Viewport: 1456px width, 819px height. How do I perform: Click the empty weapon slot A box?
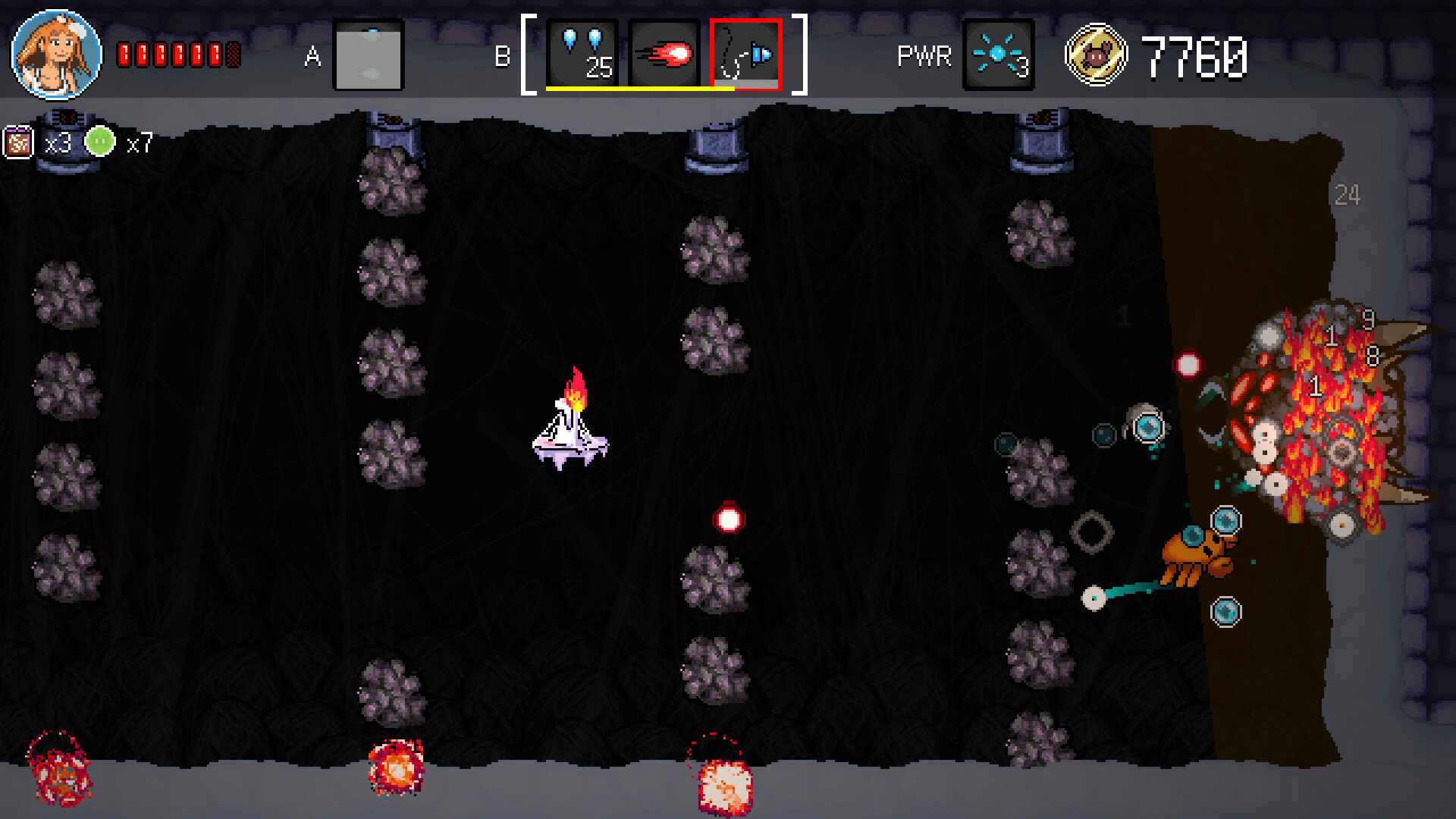(x=368, y=54)
